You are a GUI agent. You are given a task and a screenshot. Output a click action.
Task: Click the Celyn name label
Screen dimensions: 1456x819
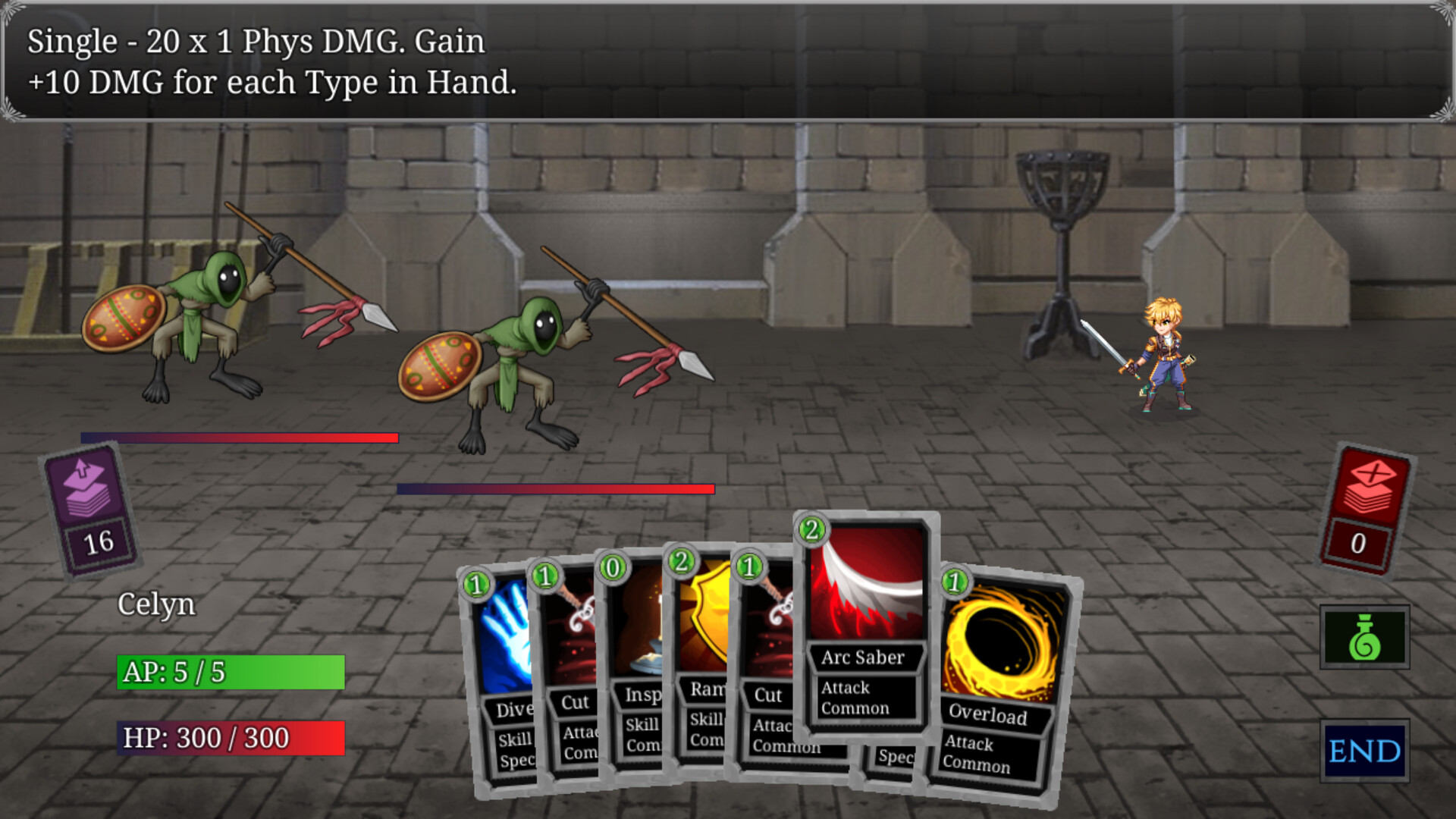pyautogui.click(x=155, y=605)
